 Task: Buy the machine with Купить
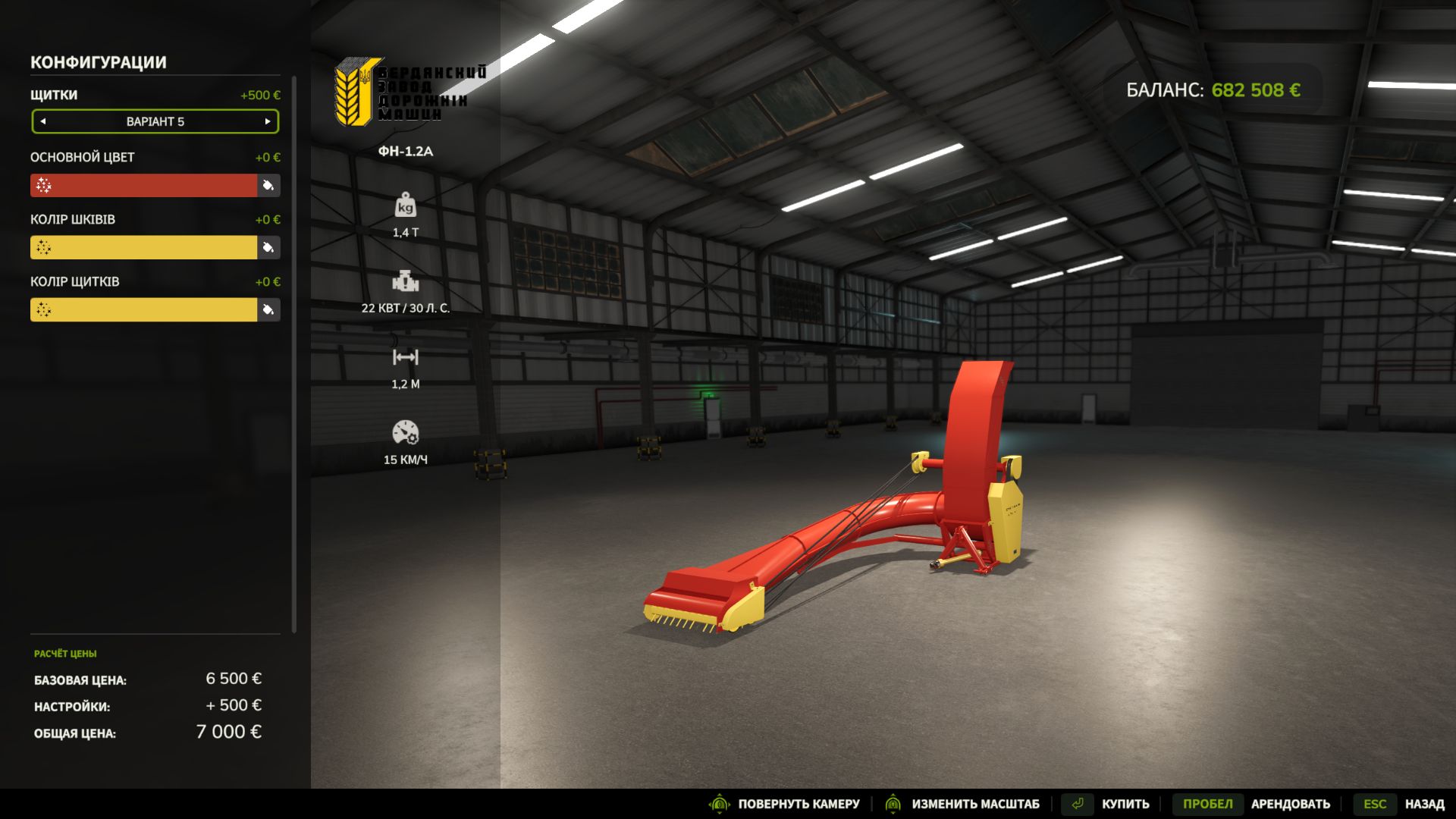click(1106, 804)
